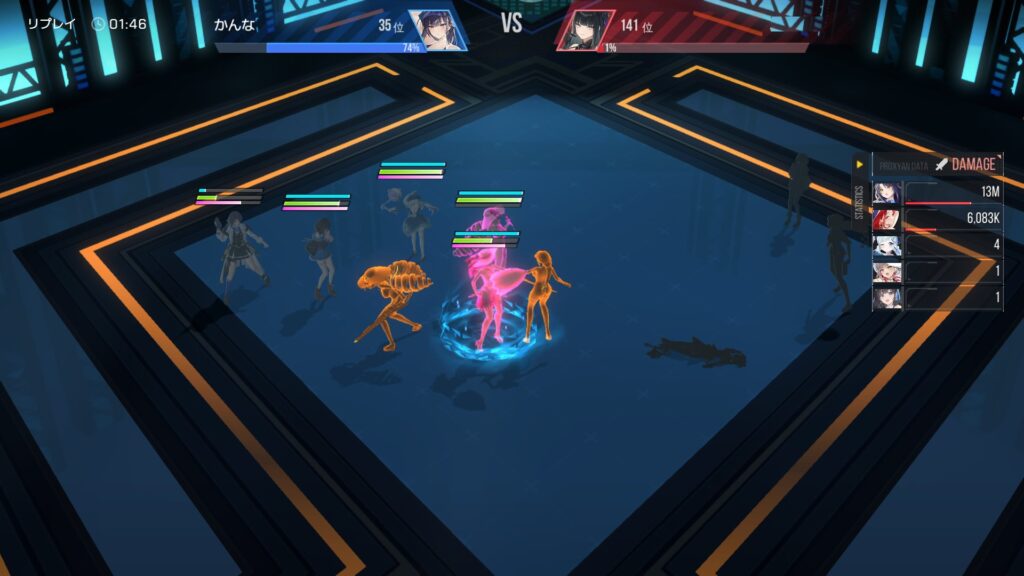This screenshot has height=576, width=1024.
Task: Select the character row showing 4 damage
Action: [x=937, y=245]
